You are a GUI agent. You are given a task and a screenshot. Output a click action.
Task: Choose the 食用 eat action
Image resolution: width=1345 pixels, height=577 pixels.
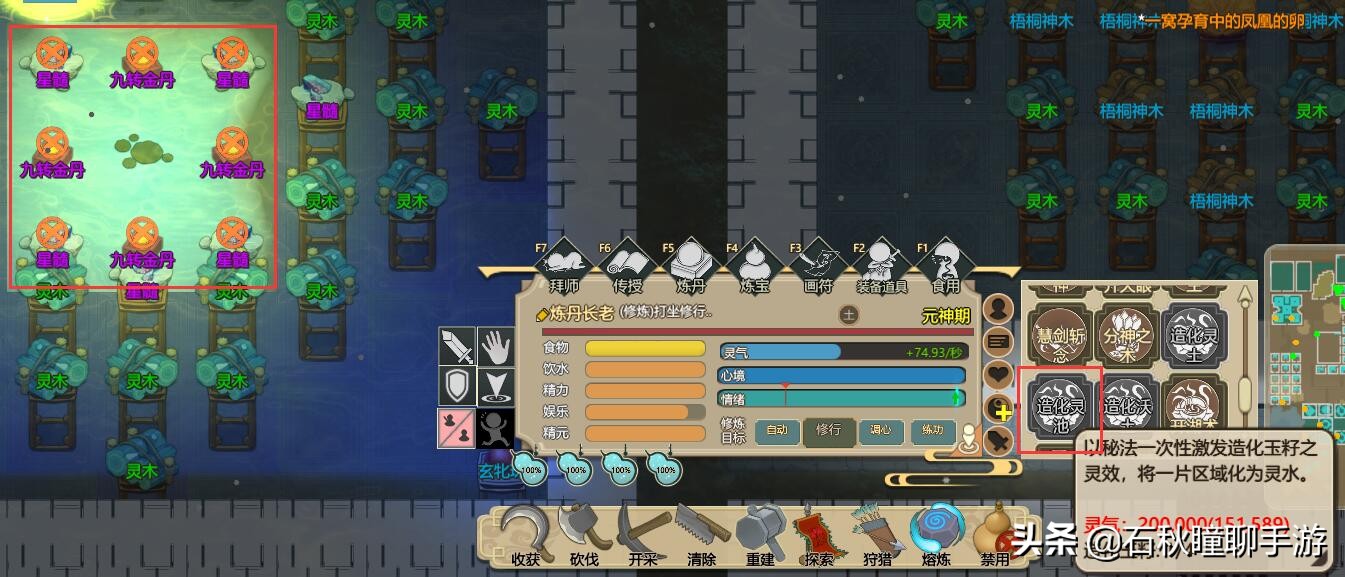pyautogui.click(x=945, y=268)
